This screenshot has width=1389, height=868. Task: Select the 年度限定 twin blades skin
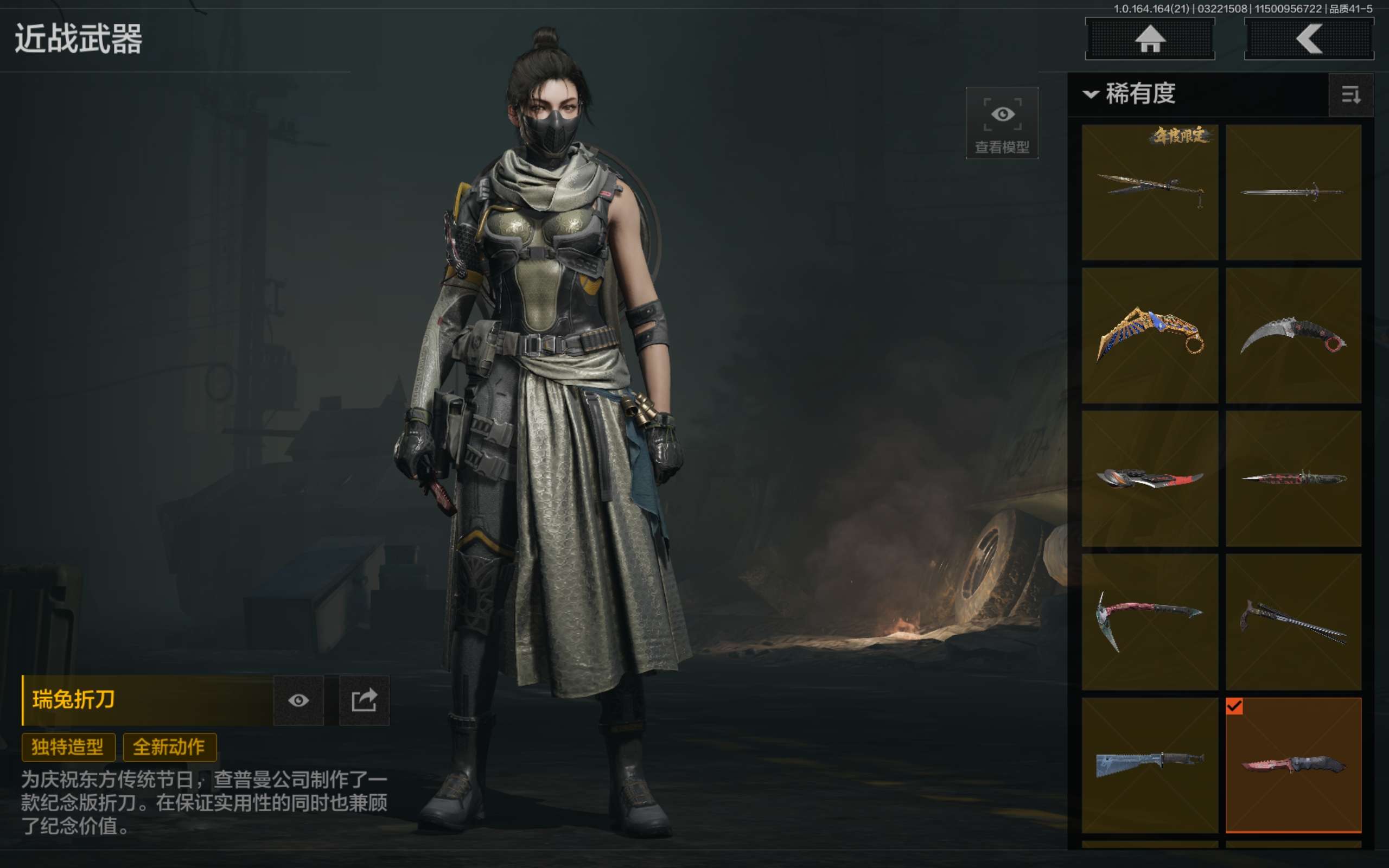(x=1150, y=192)
